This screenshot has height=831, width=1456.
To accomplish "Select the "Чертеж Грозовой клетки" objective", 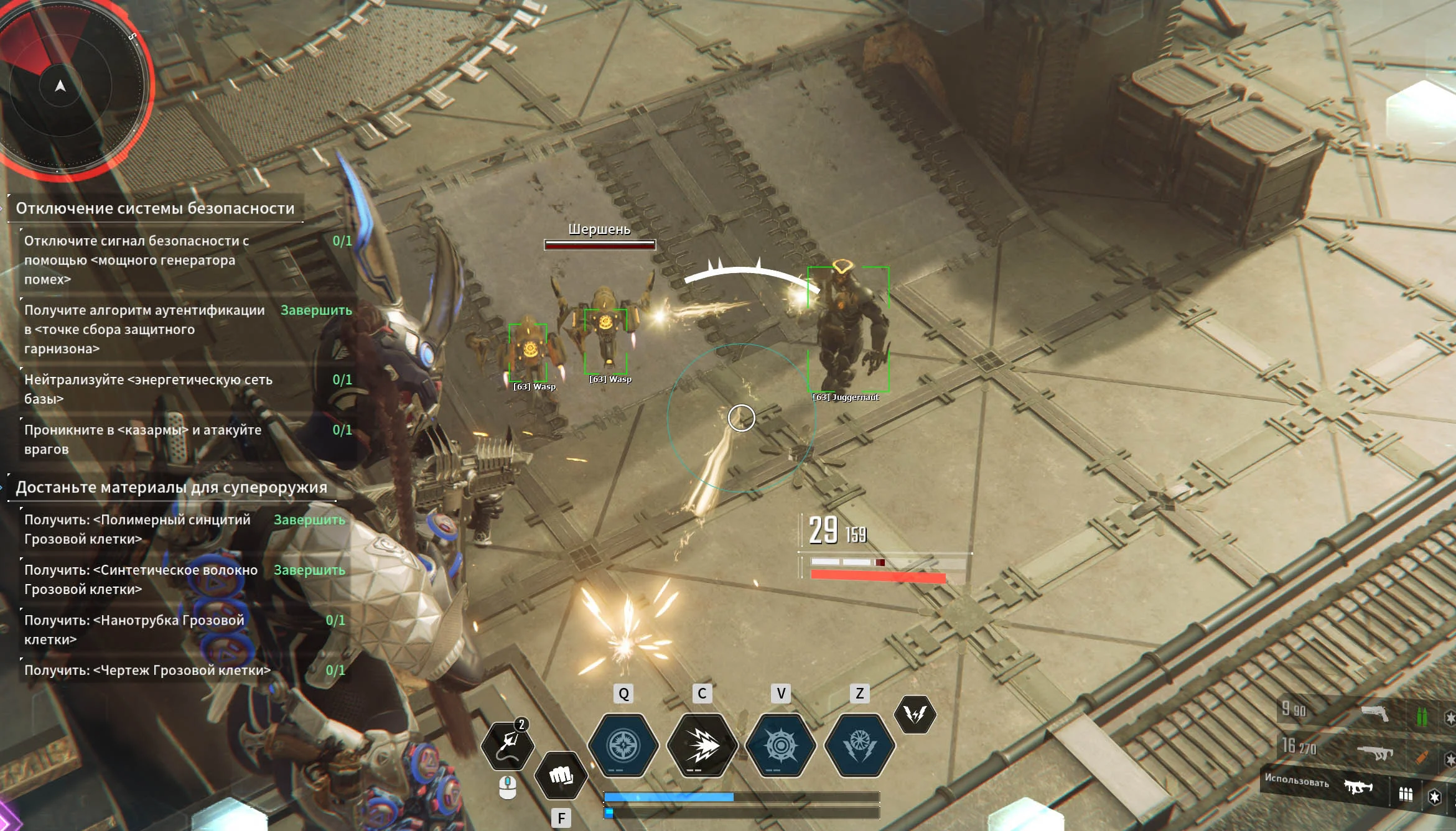I will (147, 670).
